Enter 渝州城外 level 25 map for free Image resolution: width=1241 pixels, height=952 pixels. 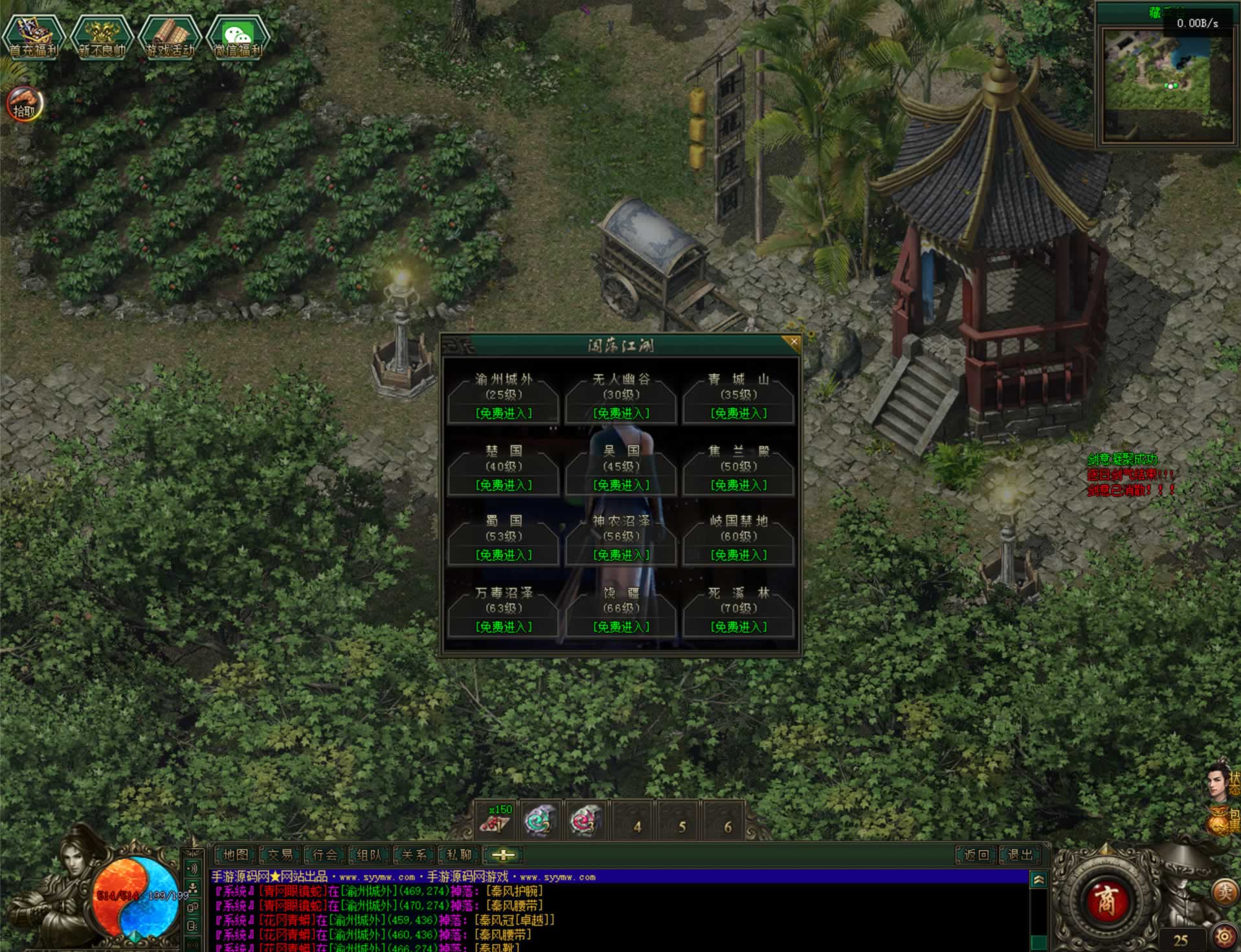(x=504, y=413)
